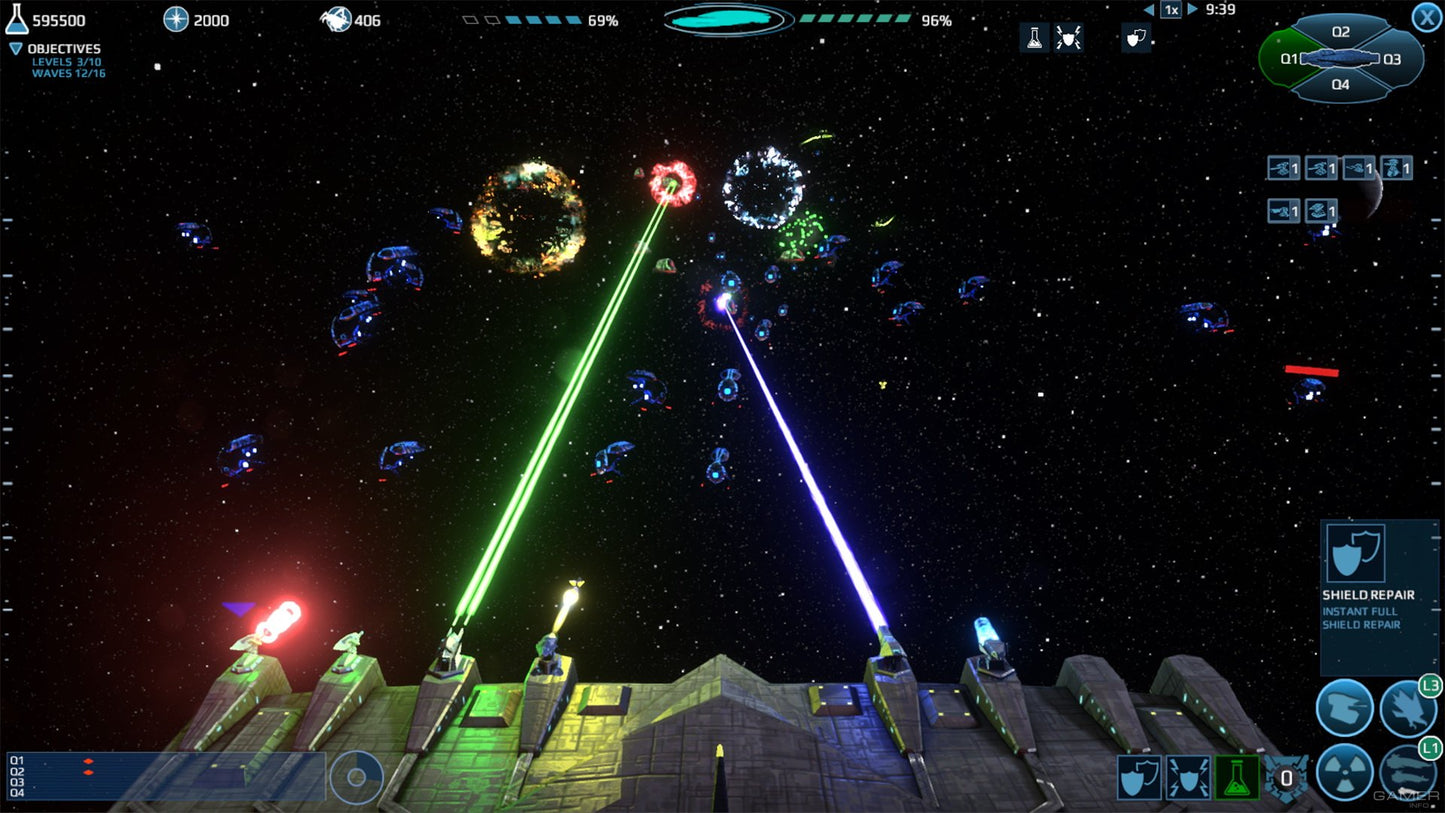Toggle the Q1 quadrant on the ship selector
The image size is (1445, 813).
point(1289,59)
